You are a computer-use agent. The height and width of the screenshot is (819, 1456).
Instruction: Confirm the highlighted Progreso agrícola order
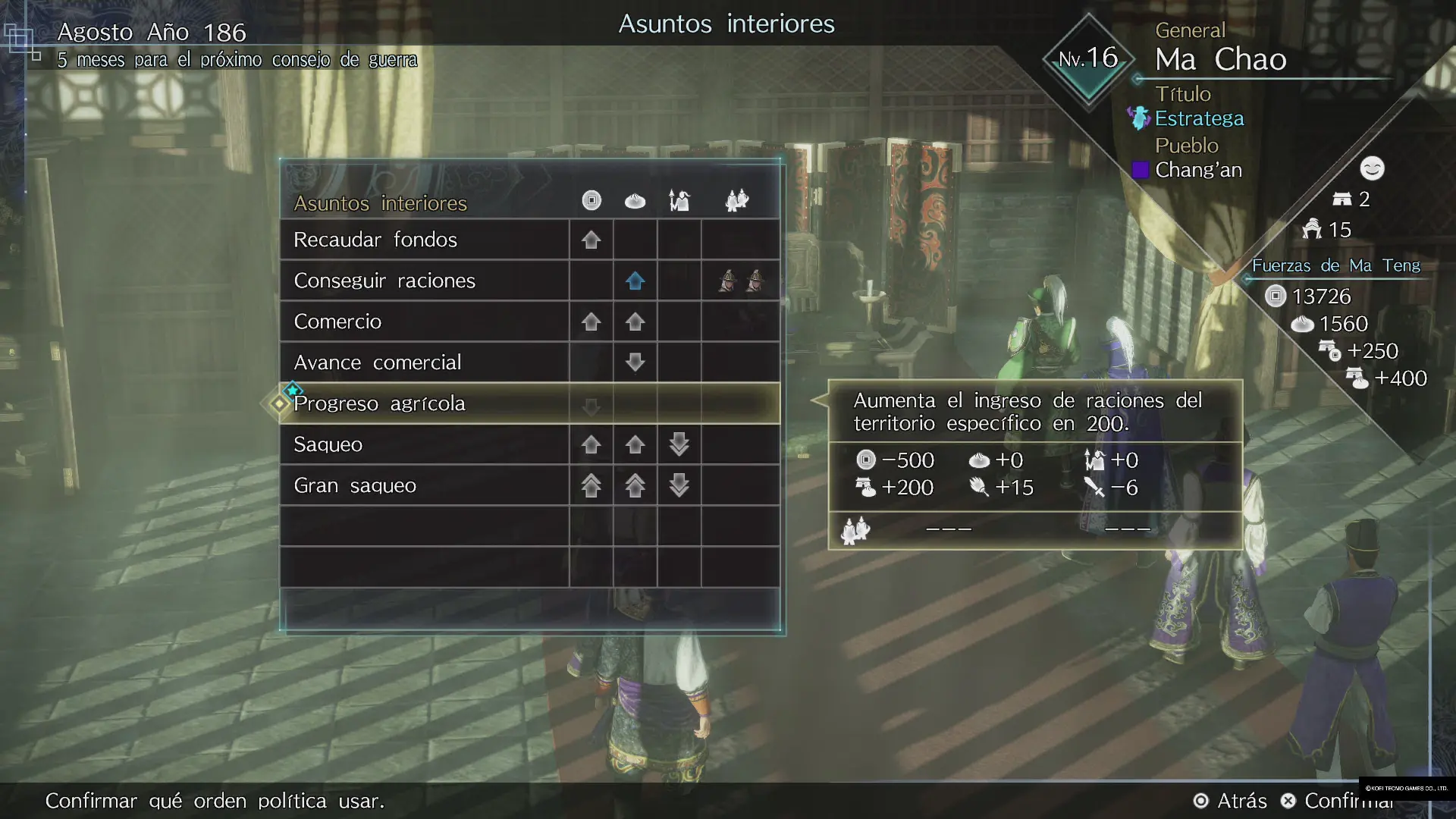[379, 403]
